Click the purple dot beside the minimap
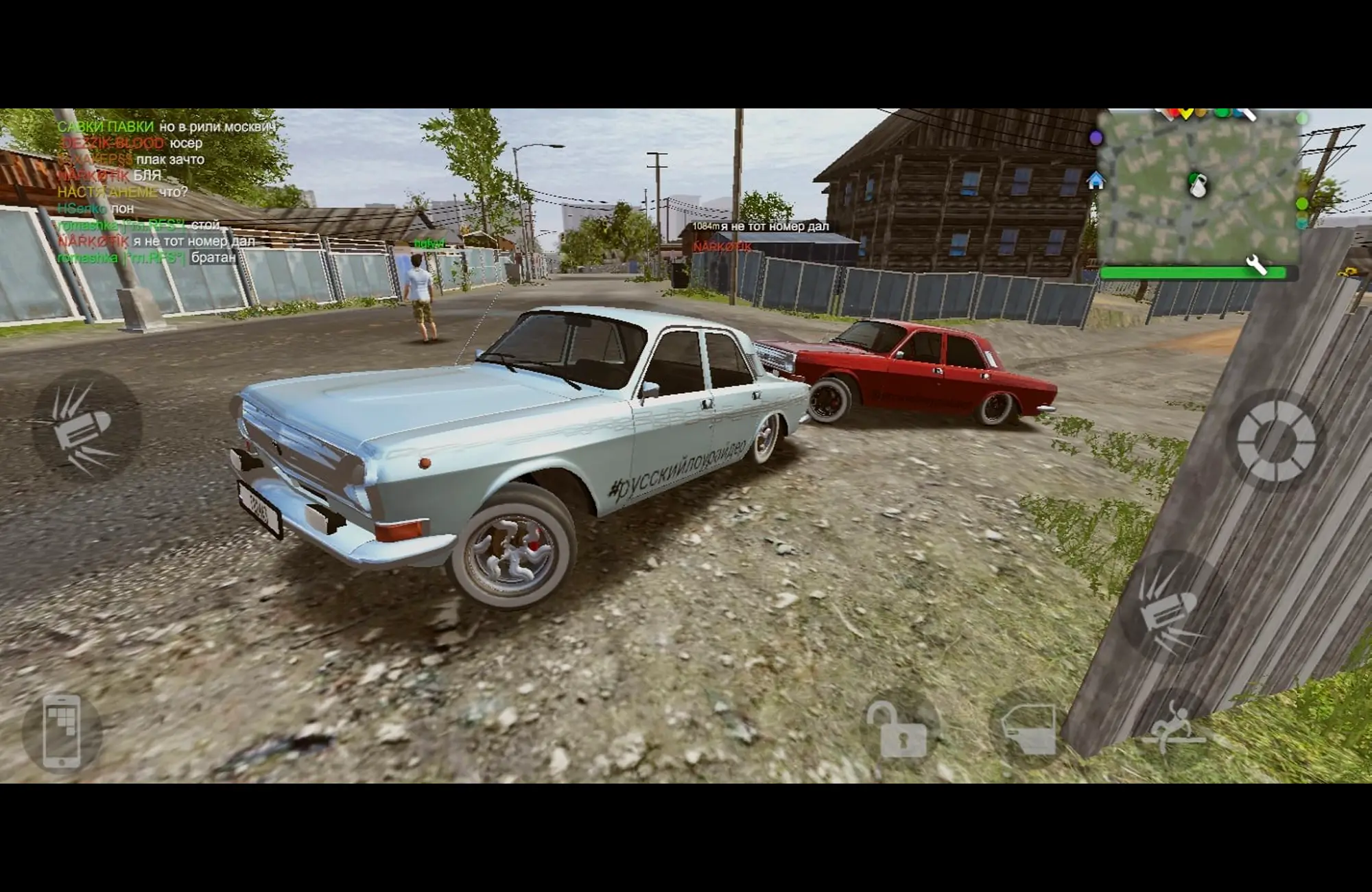The image size is (1372, 892). click(x=1095, y=137)
